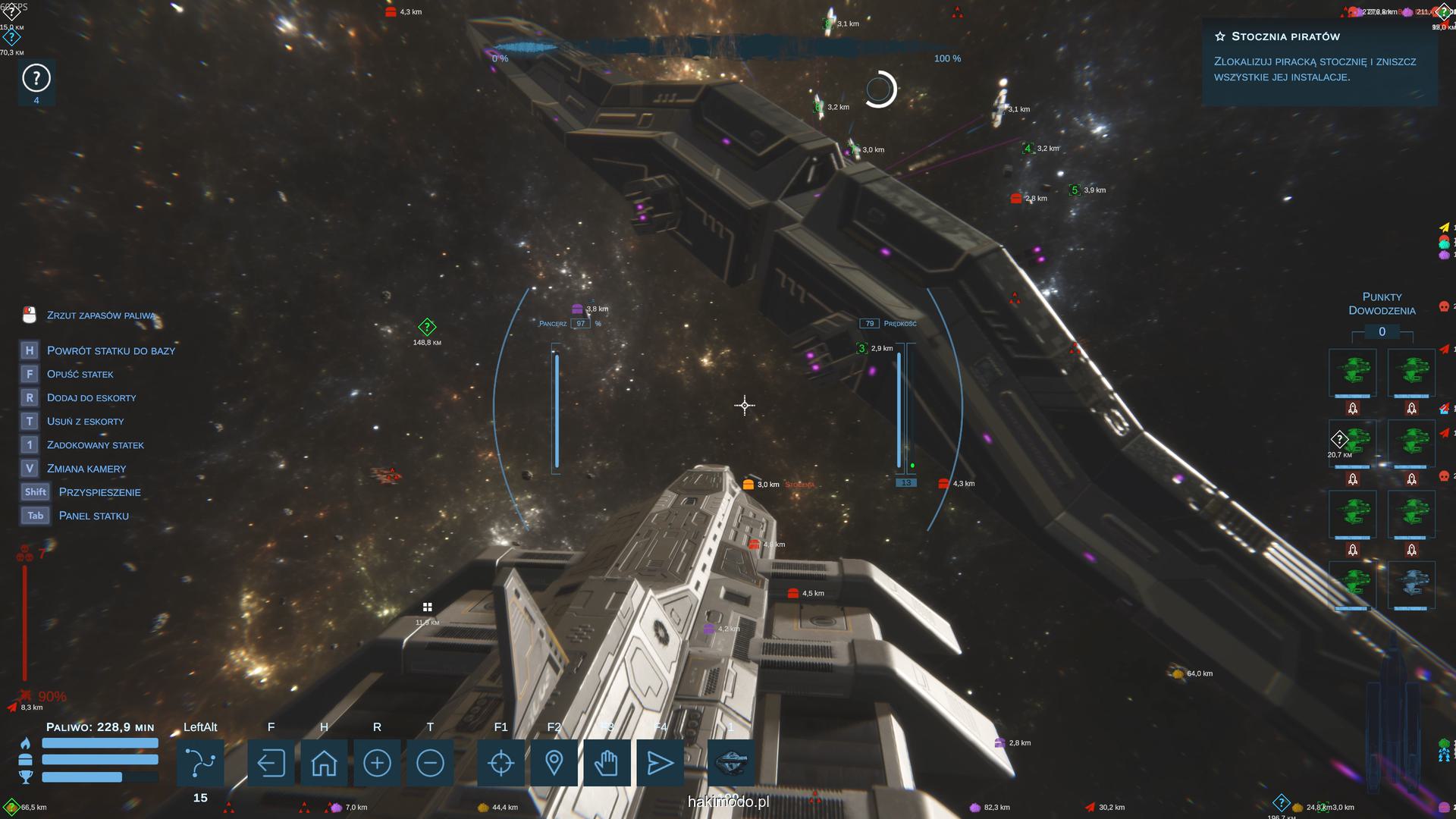Image resolution: width=1456 pixels, height=819 pixels.
Task: Click the Zrzut zapasów paliwa action
Action: 100,315
